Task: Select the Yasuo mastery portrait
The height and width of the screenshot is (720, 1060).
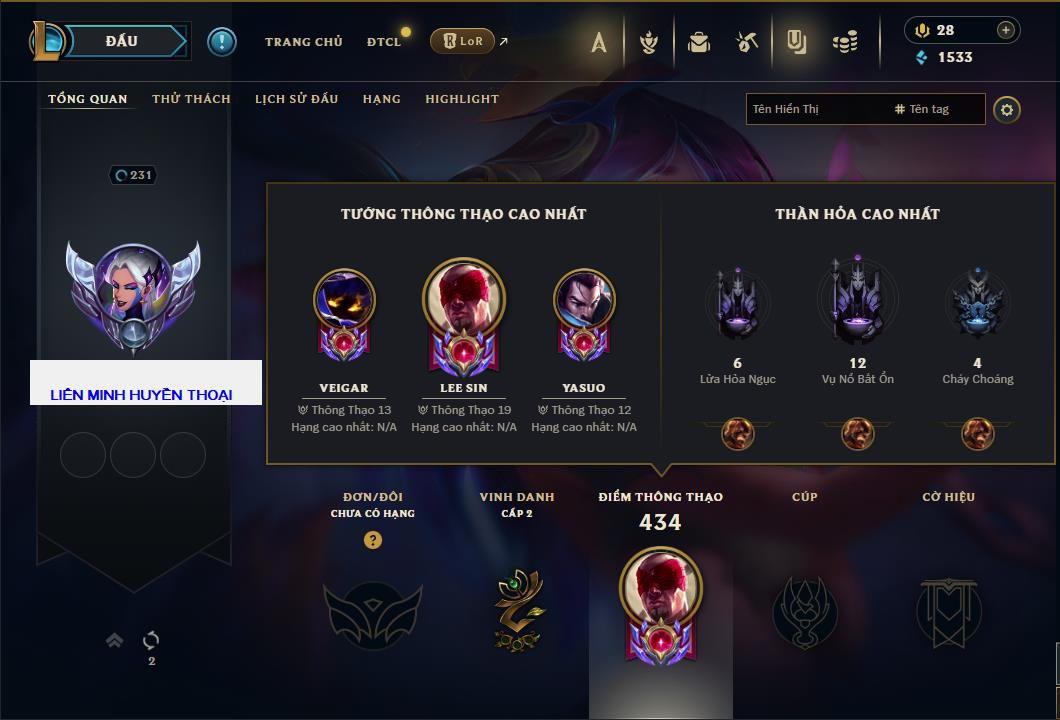Action: pyautogui.click(x=584, y=300)
